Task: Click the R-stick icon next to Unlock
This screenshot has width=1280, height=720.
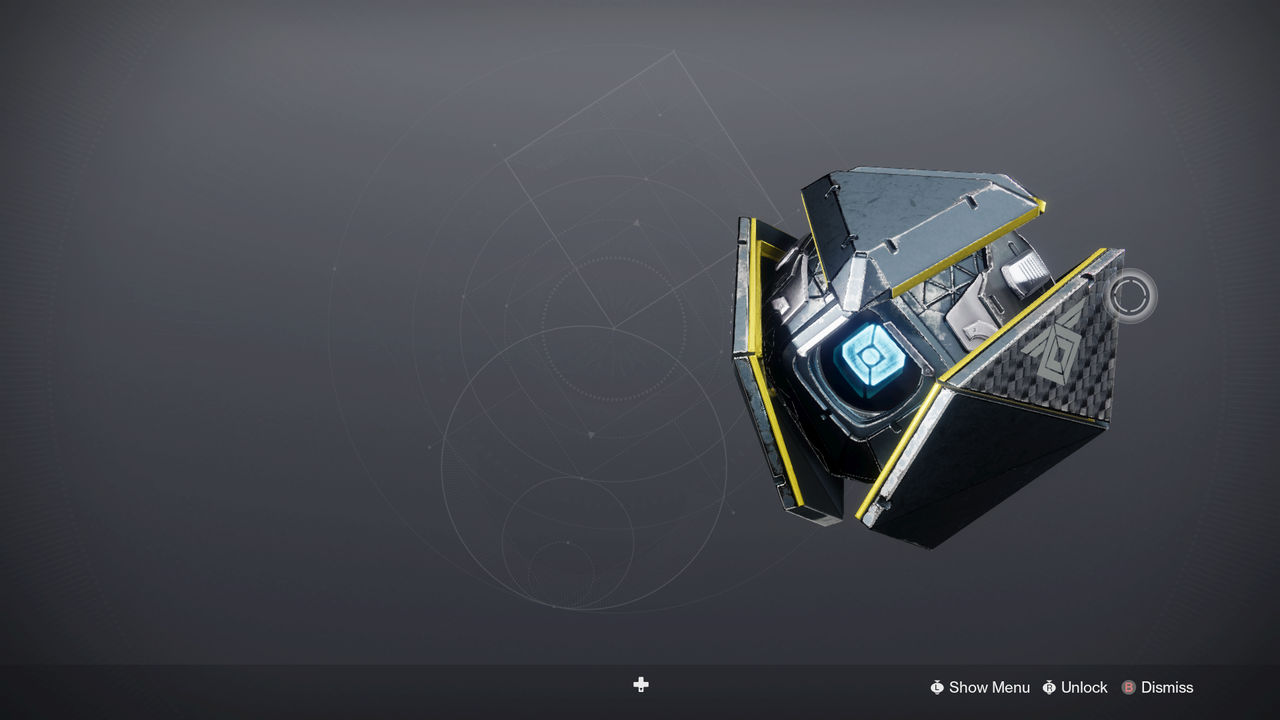Action: point(1048,687)
